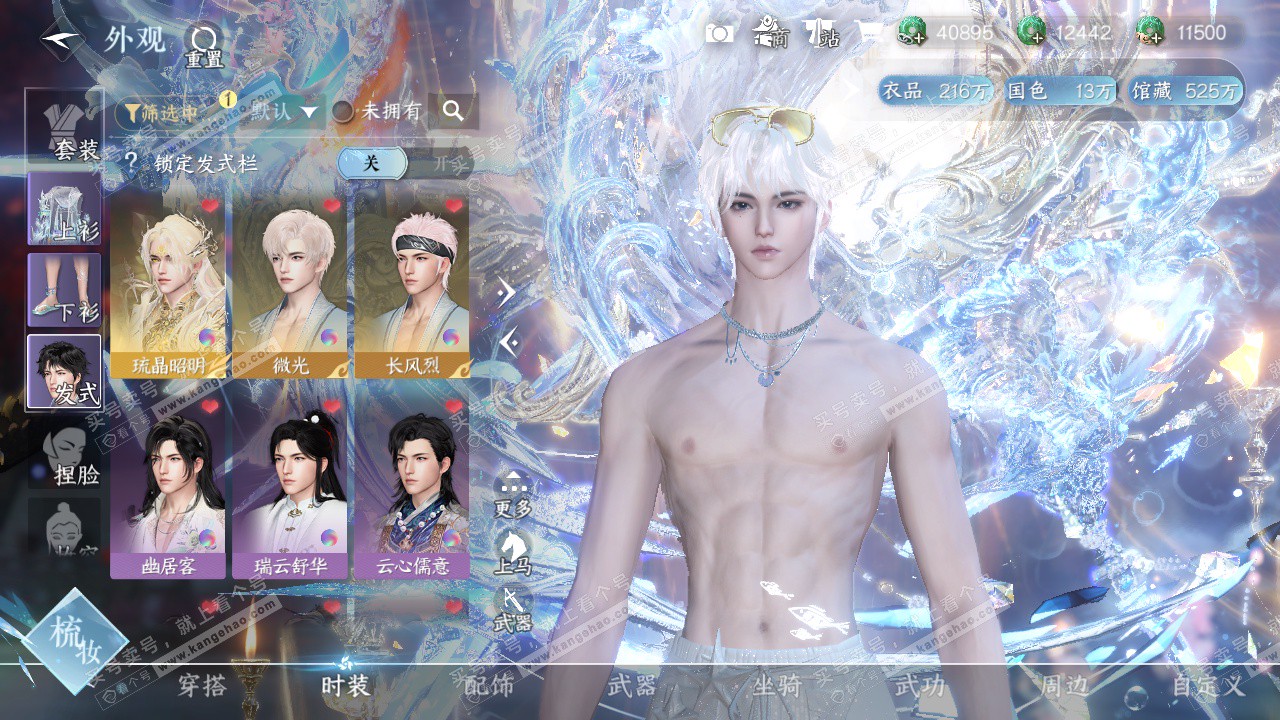This screenshot has height=720, width=1280.
Task: Toggle the 锁定发式栏 lock switch
Action: tap(404, 163)
